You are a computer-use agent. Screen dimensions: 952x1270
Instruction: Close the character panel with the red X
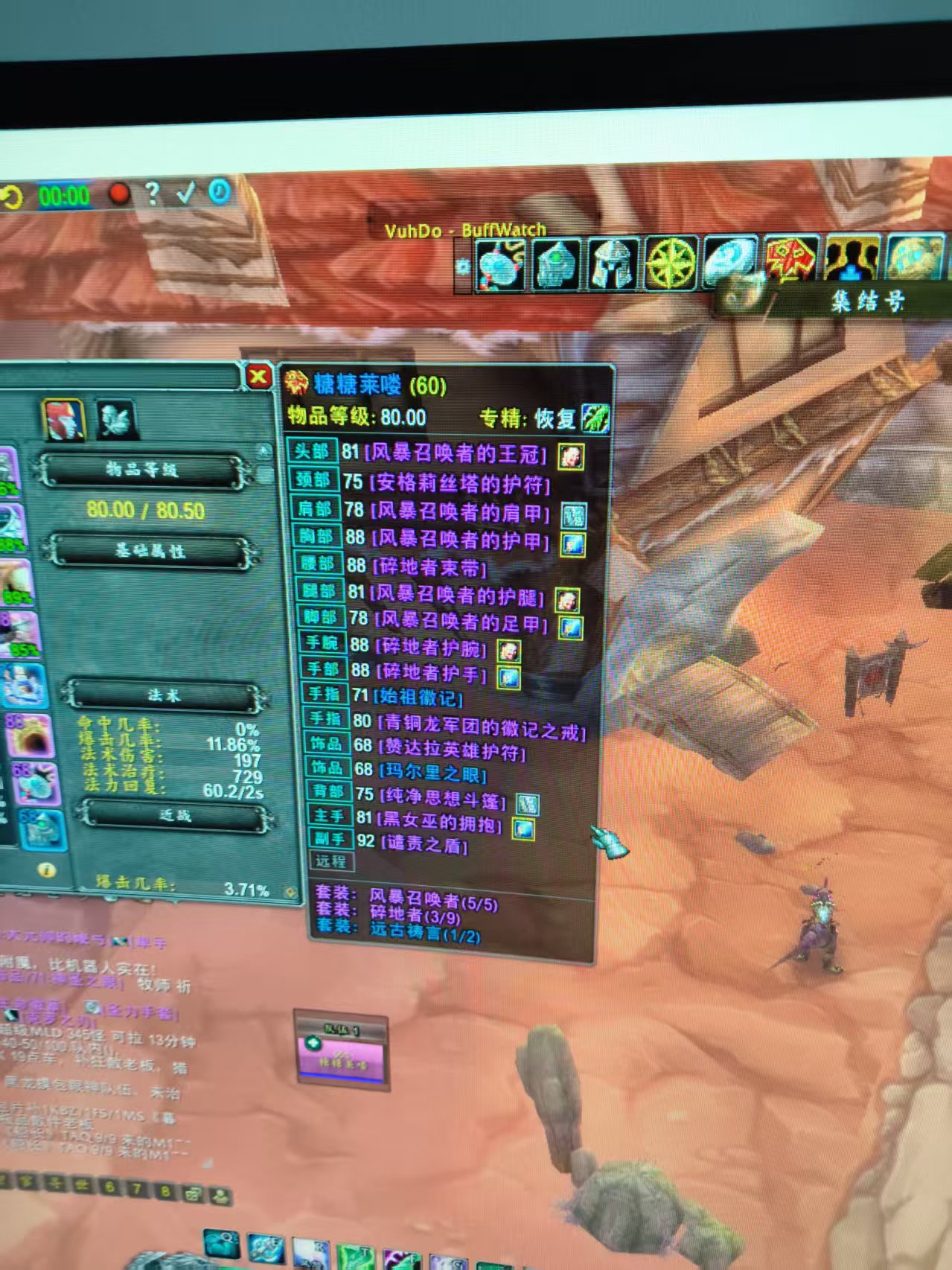click(x=258, y=377)
